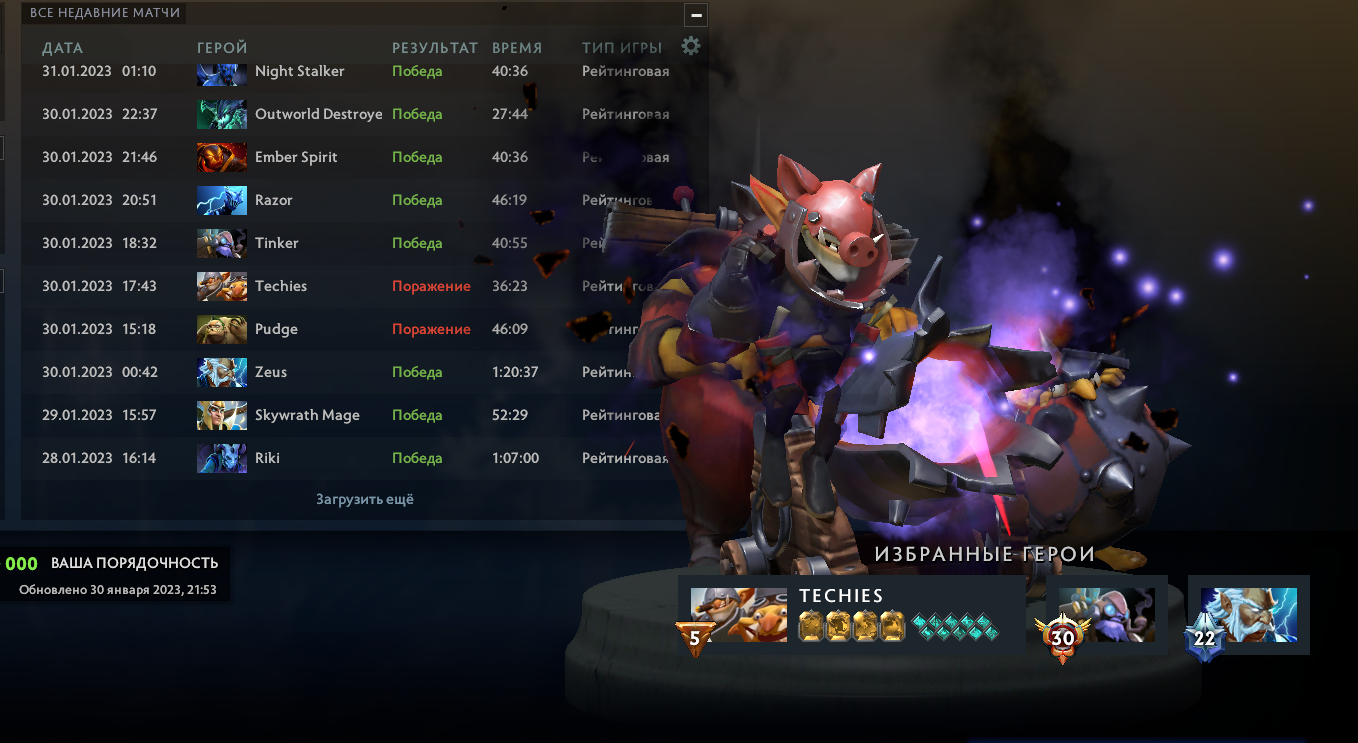
Task: Select the Pudge defeat match row
Action: [x=276, y=330]
